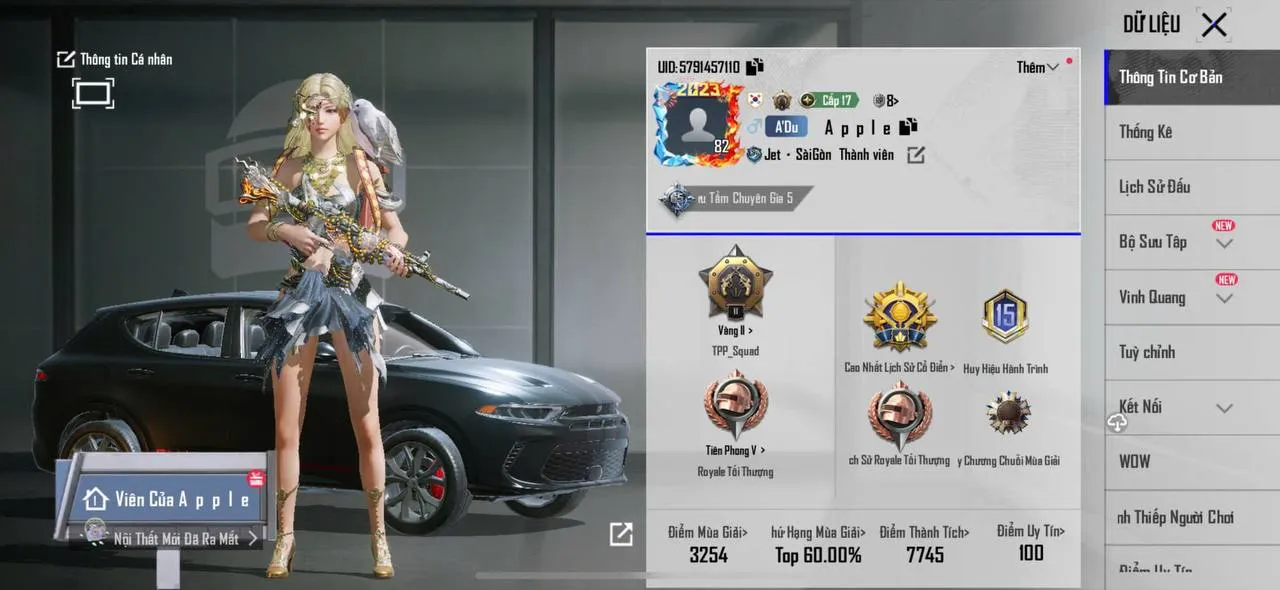1280x590 pixels.
Task: Select the Thông Tin Cơ Bản tab
Action: (x=1170, y=77)
